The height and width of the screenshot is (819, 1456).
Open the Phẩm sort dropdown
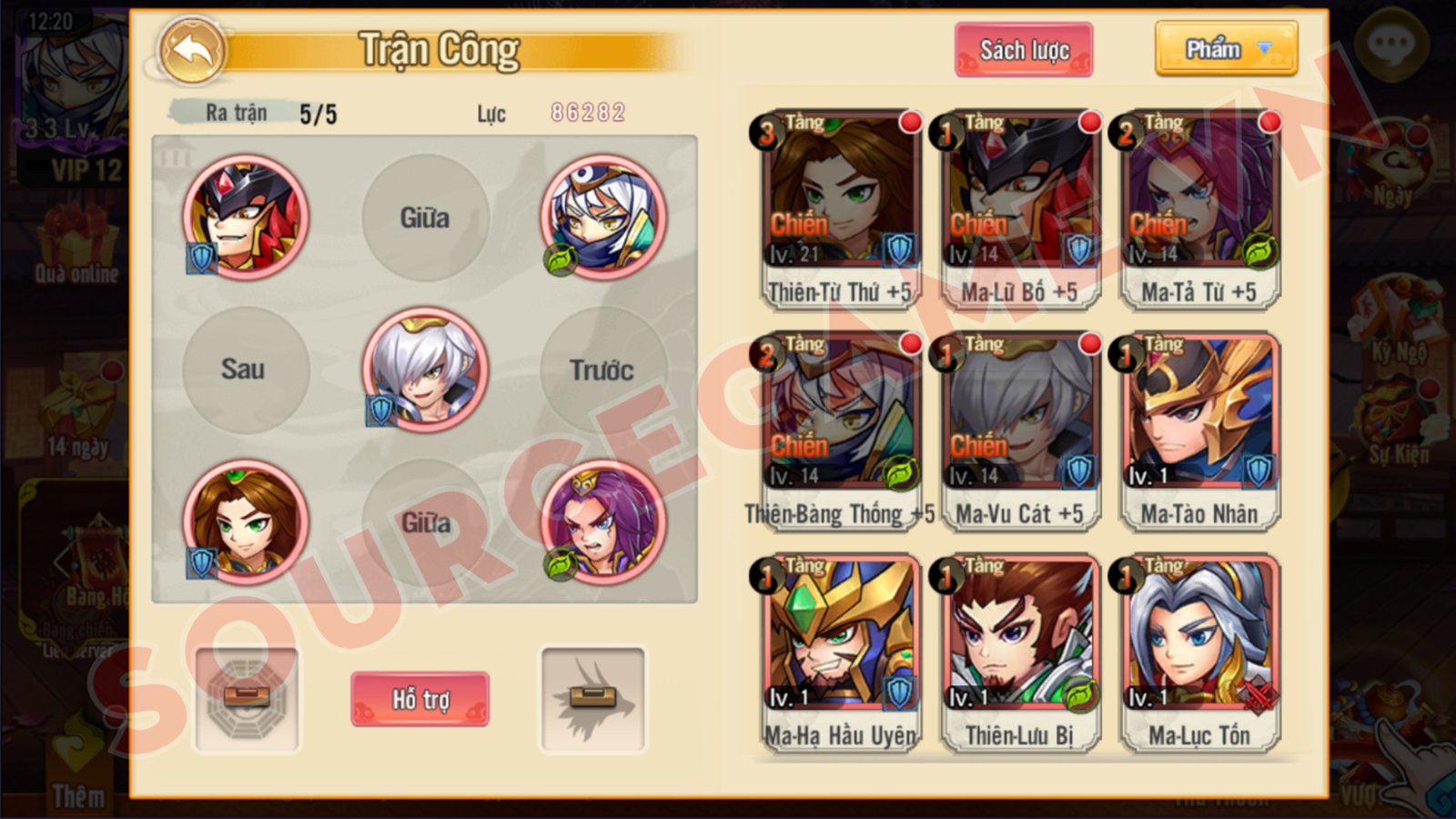coord(1226,49)
